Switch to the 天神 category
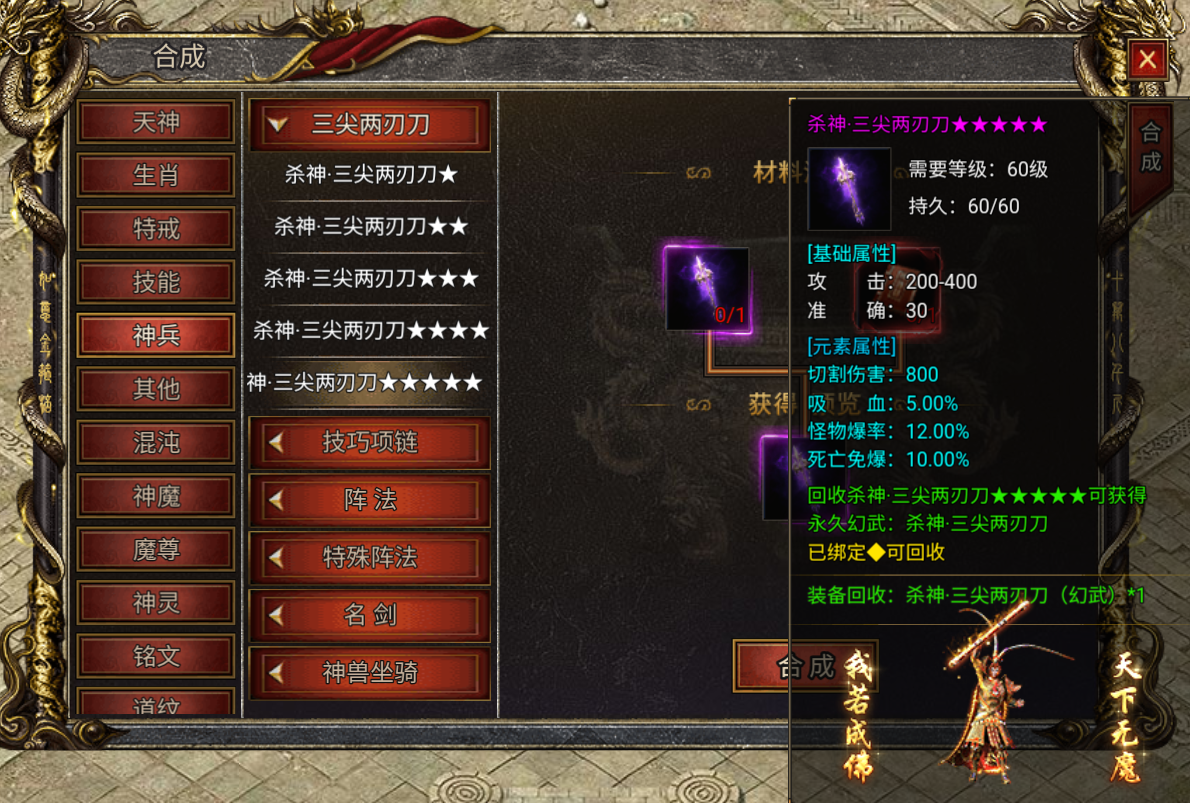Viewport: 1190px width, 803px height. (x=156, y=123)
